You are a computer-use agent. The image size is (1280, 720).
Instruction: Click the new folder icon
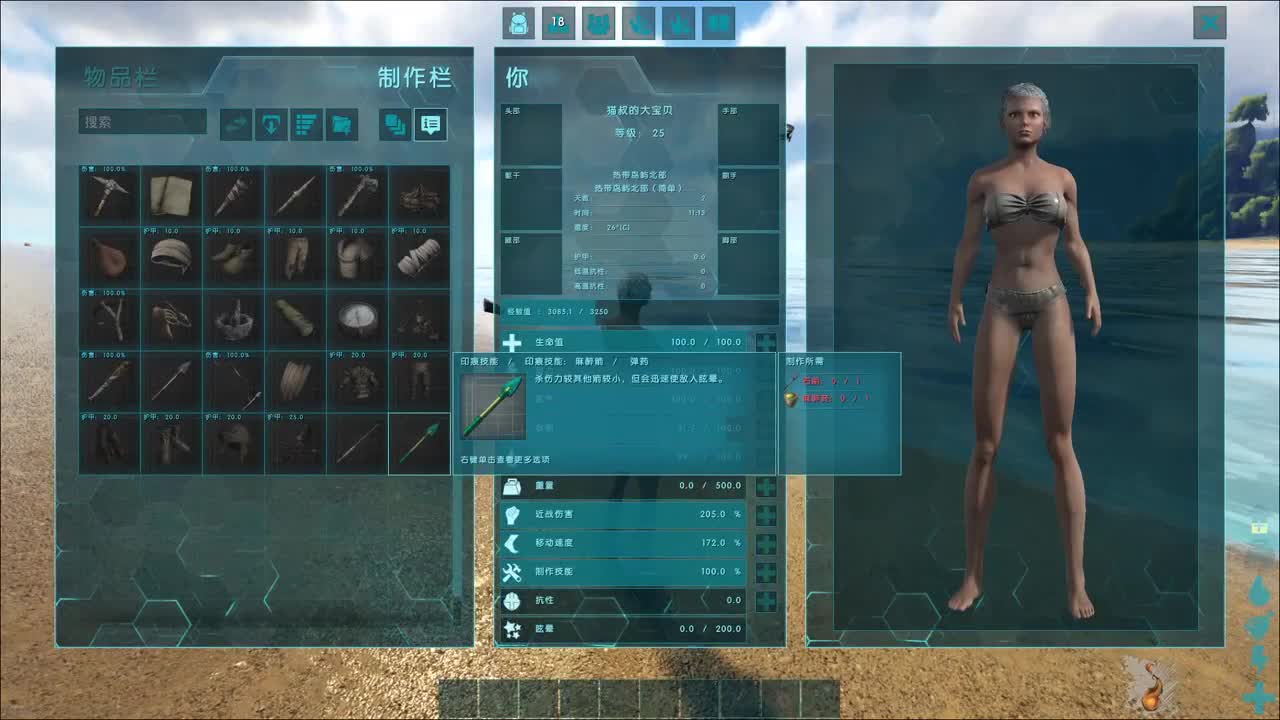coord(341,123)
